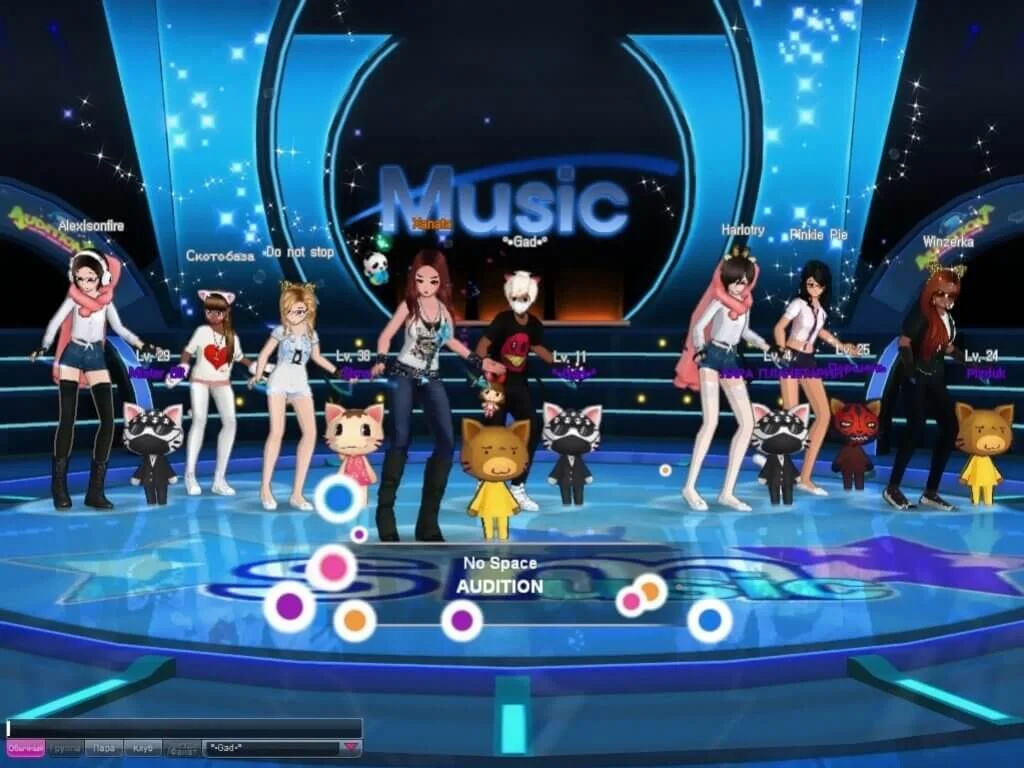The width and height of the screenshot is (1024, 768).
Task: Open the chat recipient dropdown arrow
Action: tap(350, 747)
